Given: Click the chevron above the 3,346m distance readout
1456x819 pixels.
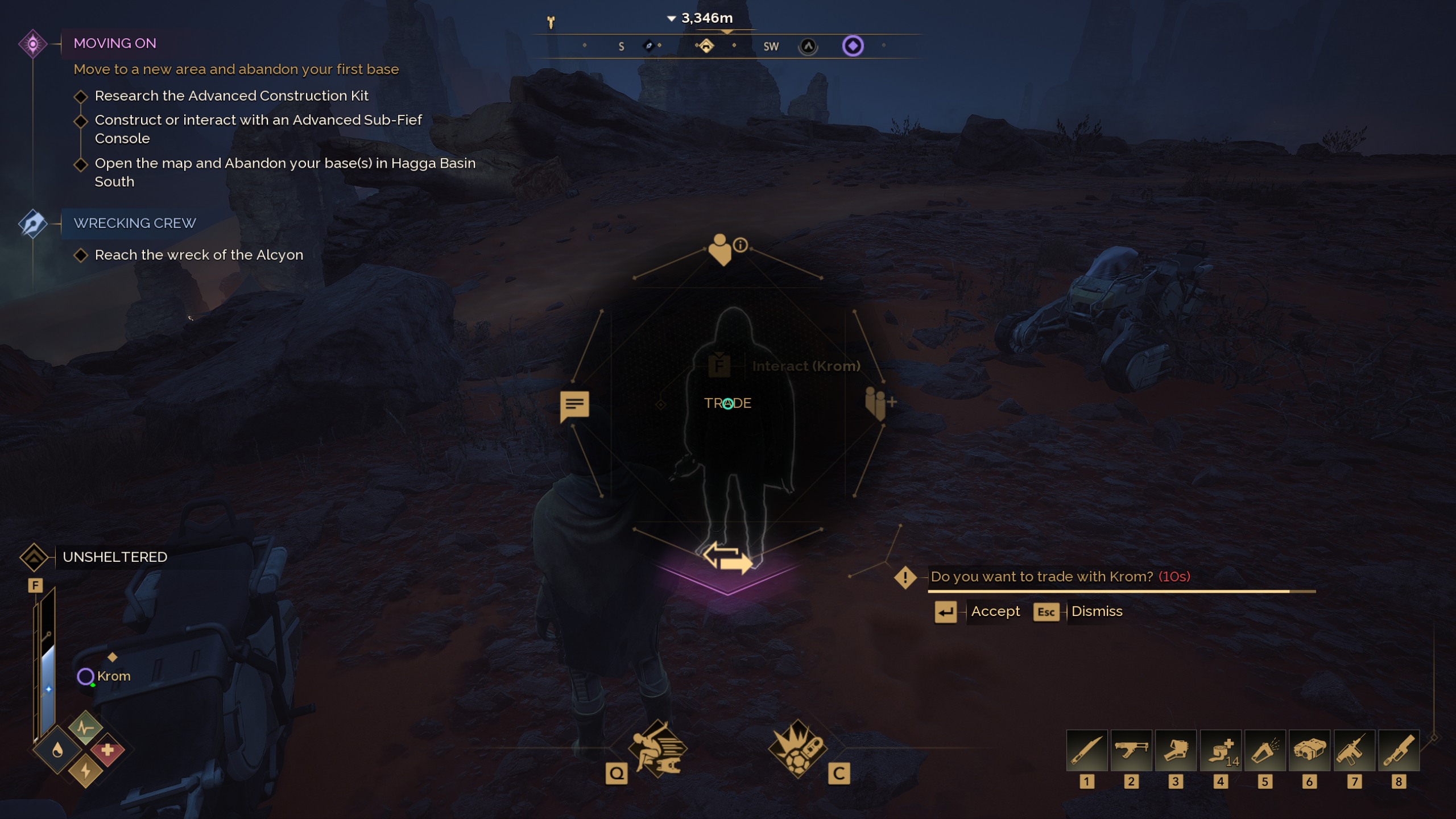Looking at the screenshot, I should point(671,17).
